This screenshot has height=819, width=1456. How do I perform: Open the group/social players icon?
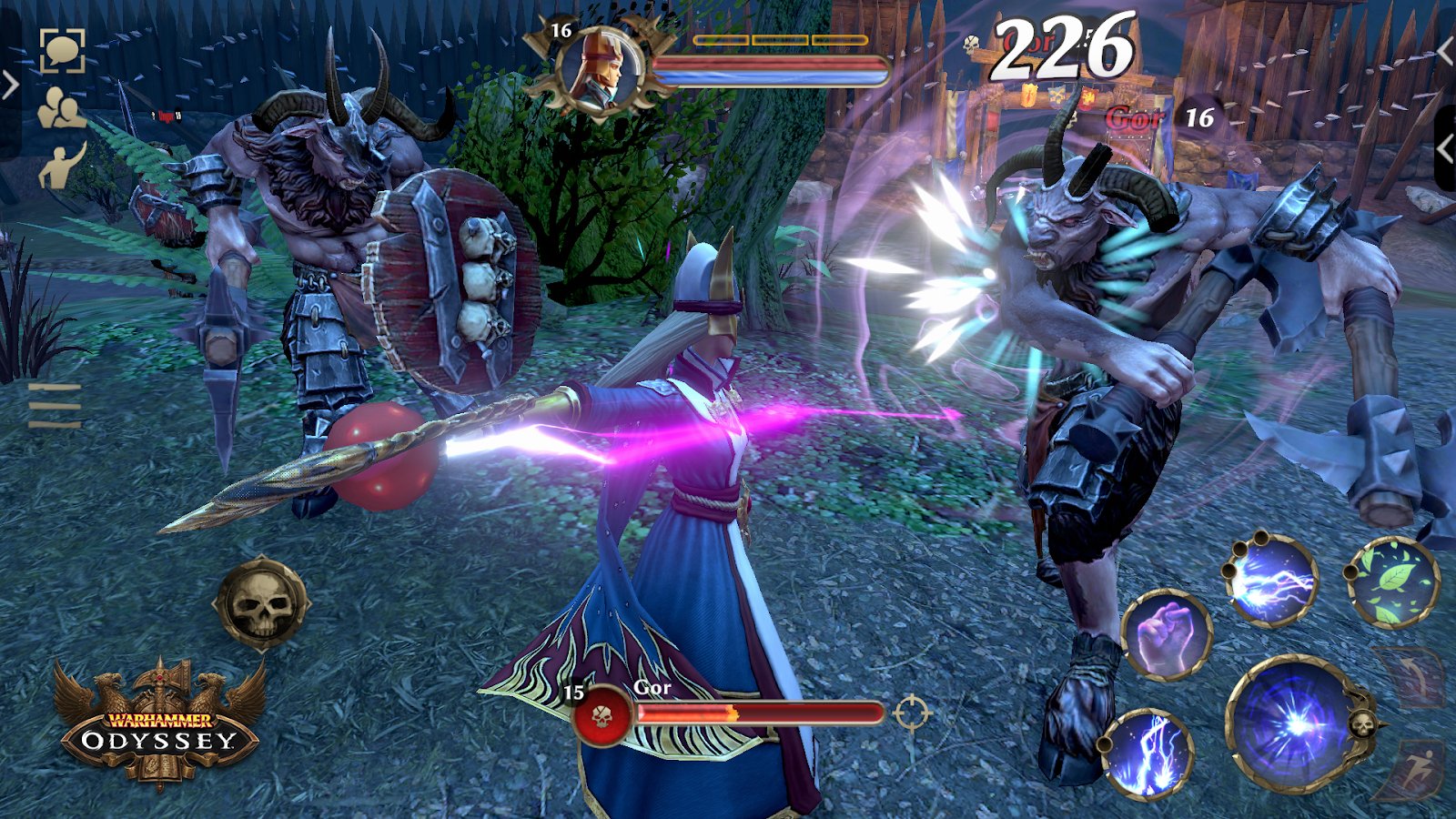(61, 109)
